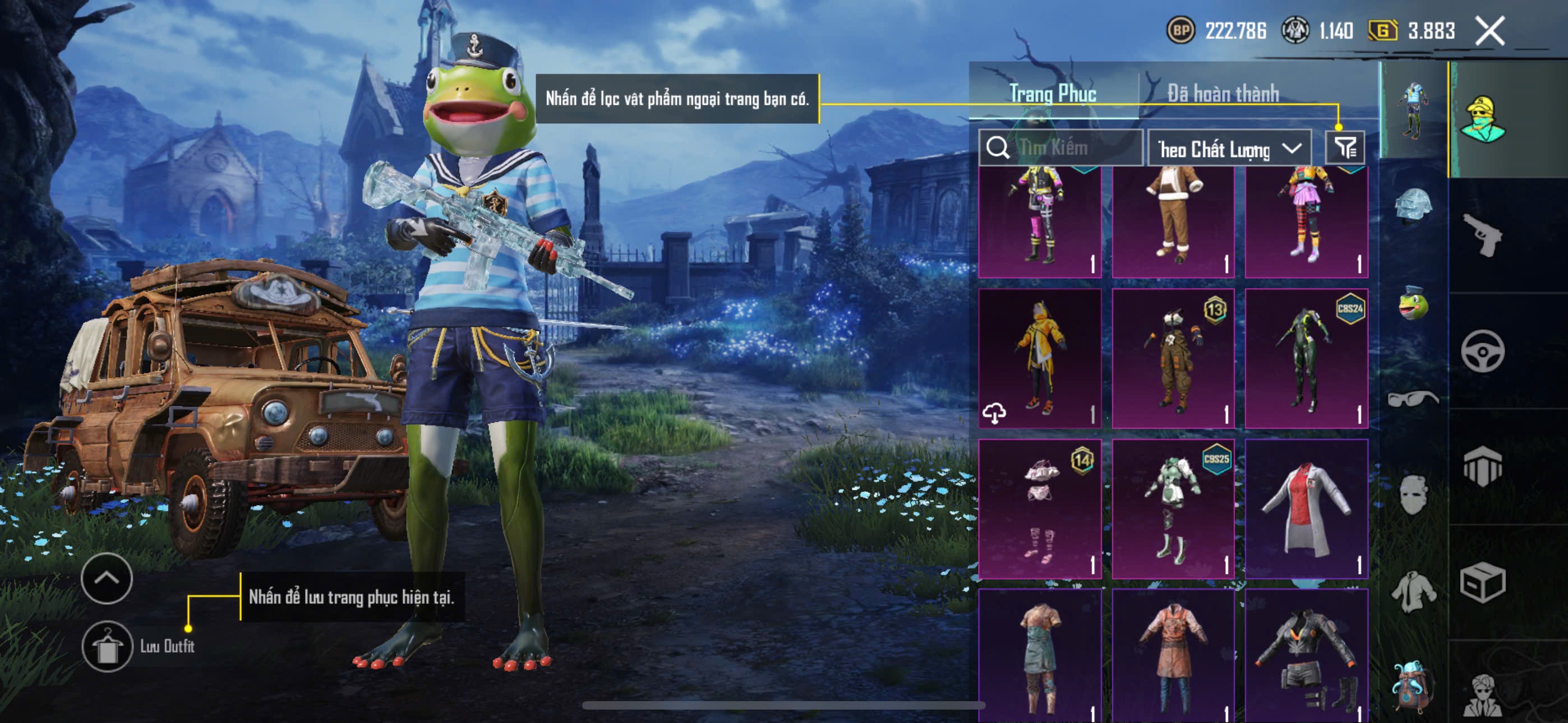Select the green C8S24 suit

(1306, 358)
